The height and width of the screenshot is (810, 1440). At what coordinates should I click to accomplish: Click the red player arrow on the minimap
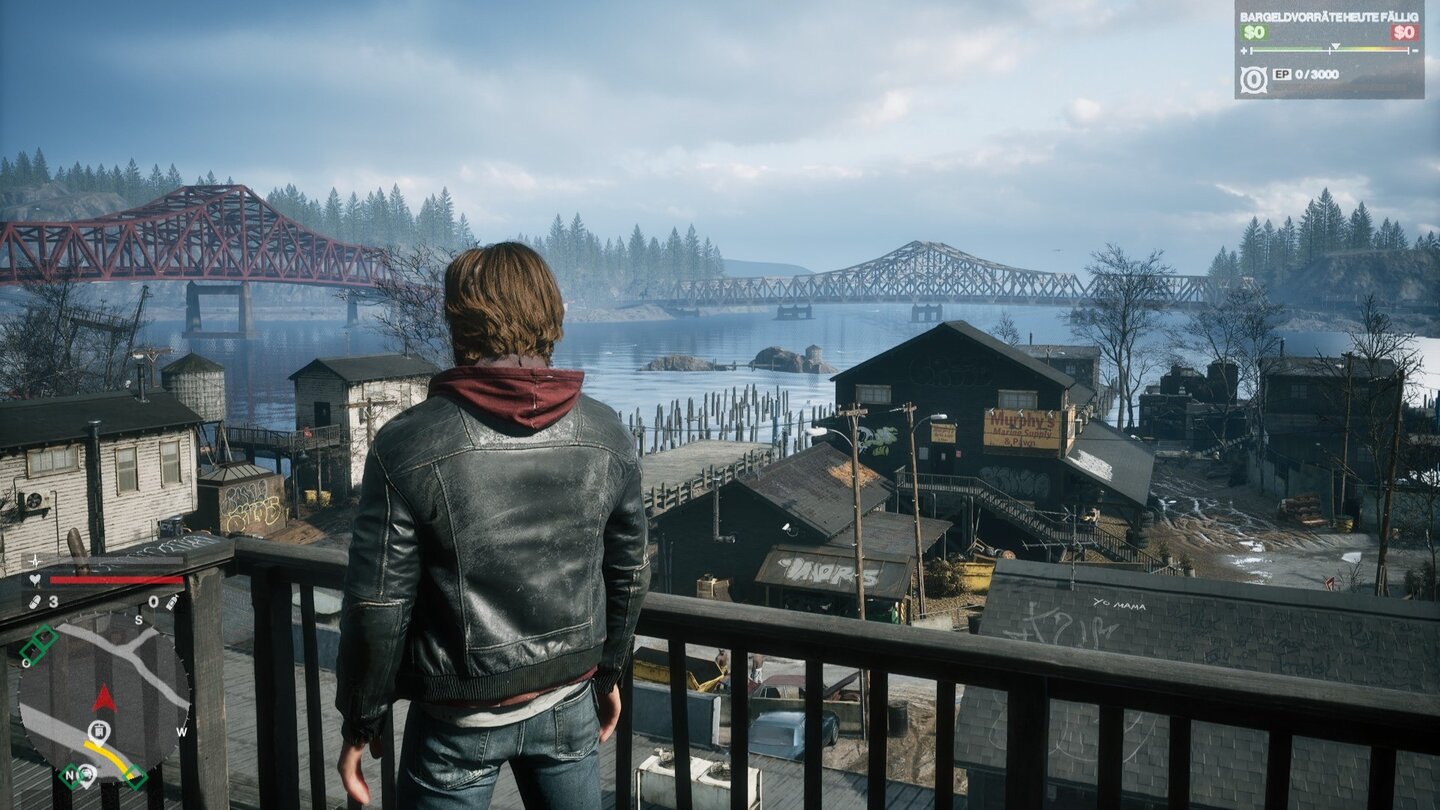104,698
